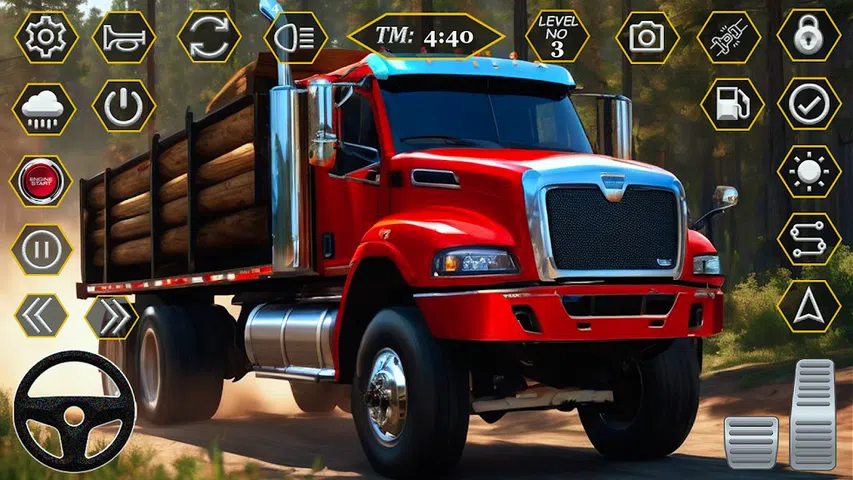Activate the right turn indicator arrows
The width and height of the screenshot is (853, 480).
pyautogui.click(x=111, y=316)
